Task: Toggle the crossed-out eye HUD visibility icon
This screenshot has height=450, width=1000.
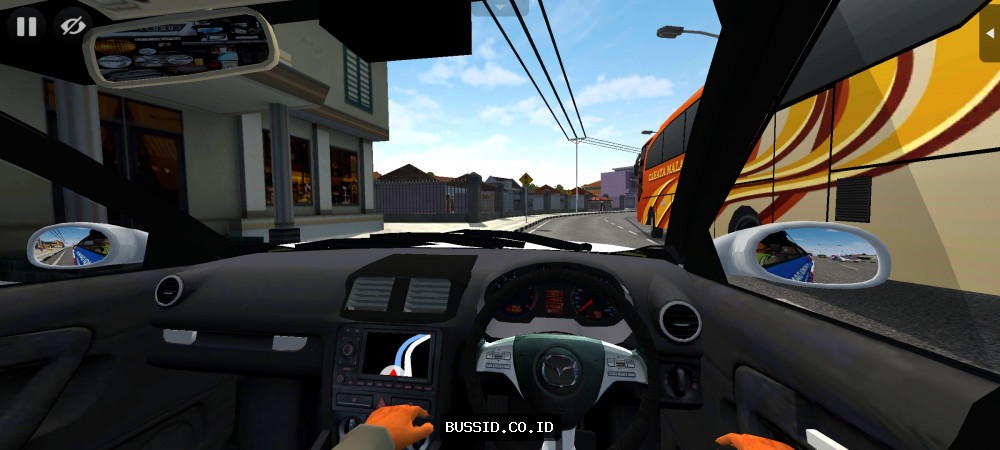Action: click(x=73, y=26)
